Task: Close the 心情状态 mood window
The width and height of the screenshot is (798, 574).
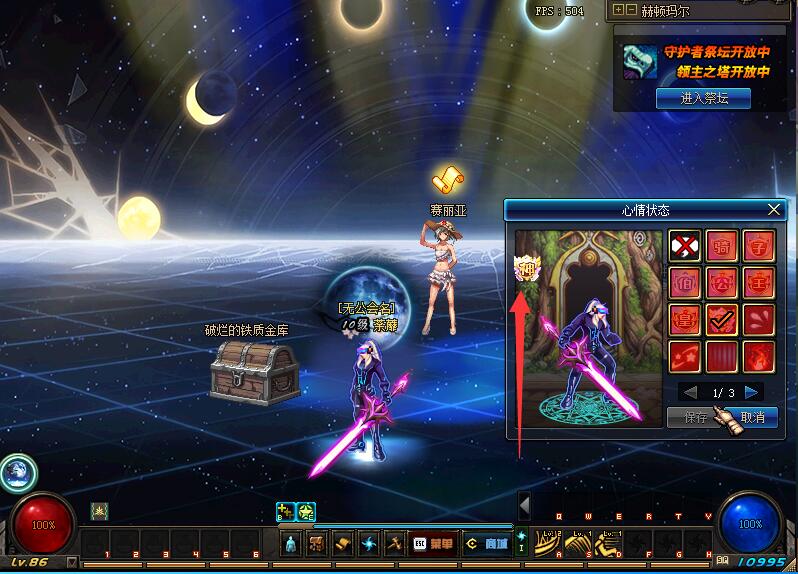Action: (x=774, y=210)
